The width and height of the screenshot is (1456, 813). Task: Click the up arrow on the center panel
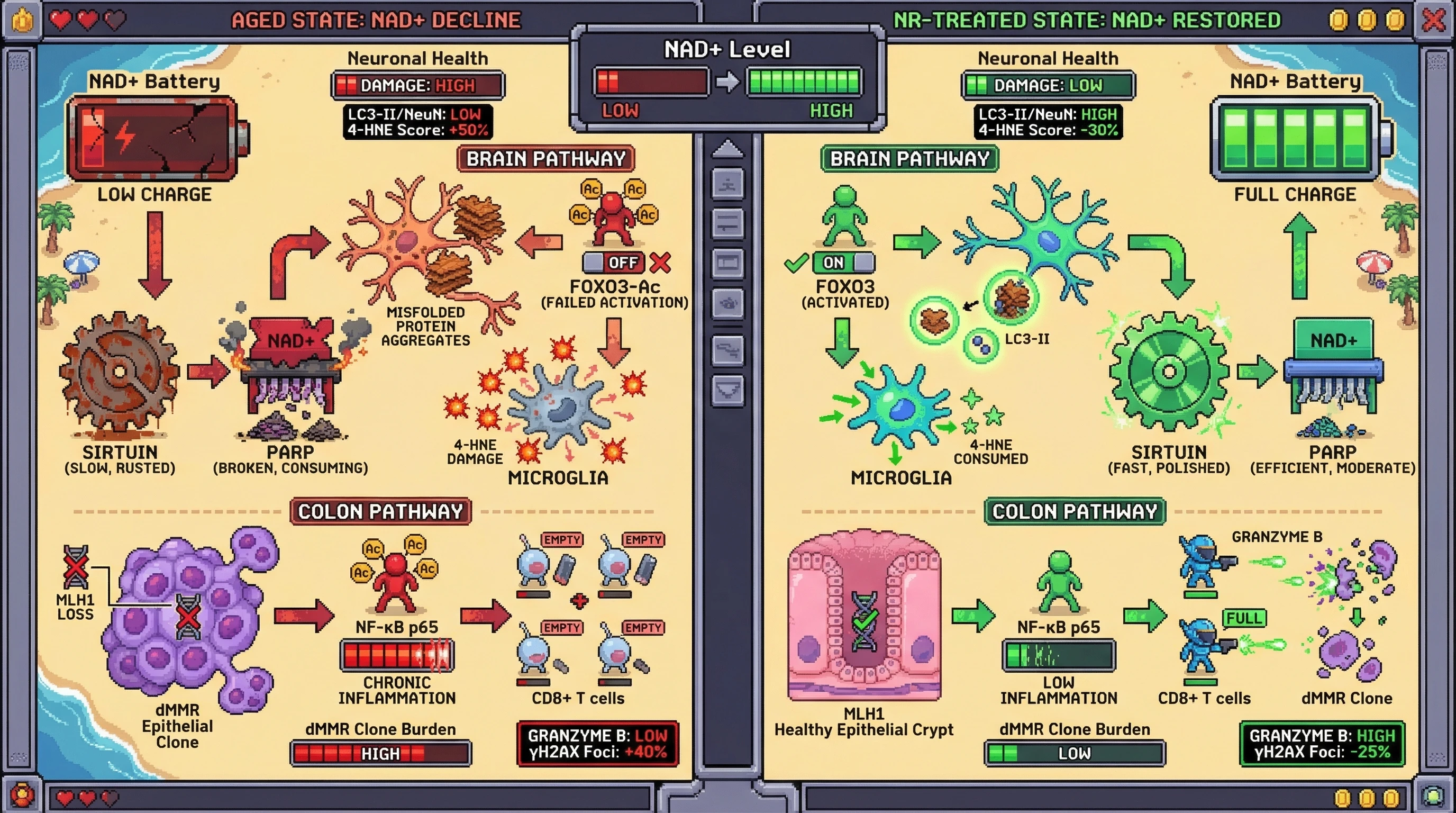[727, 149]
